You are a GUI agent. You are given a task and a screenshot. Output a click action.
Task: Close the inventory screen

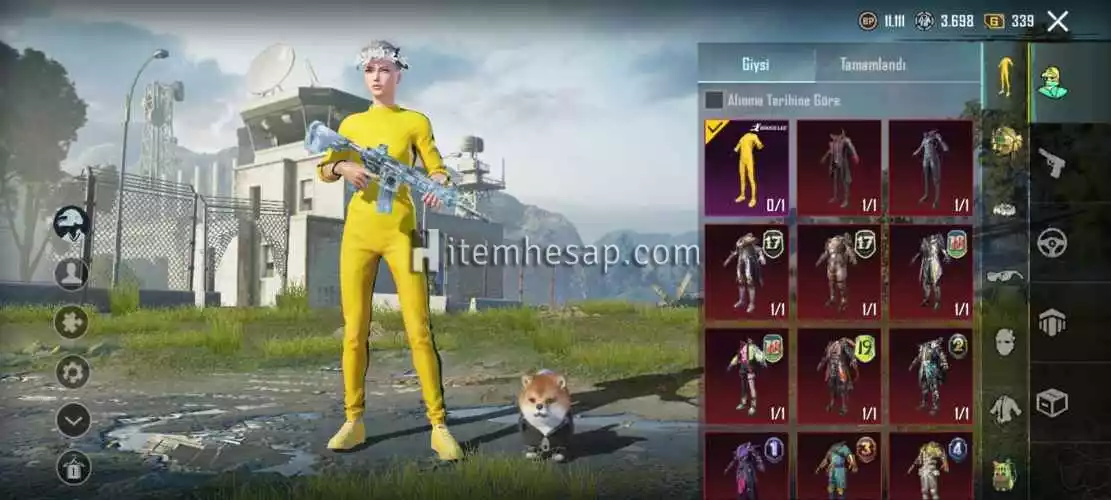pyautogui.click(x=1058, y=20)
